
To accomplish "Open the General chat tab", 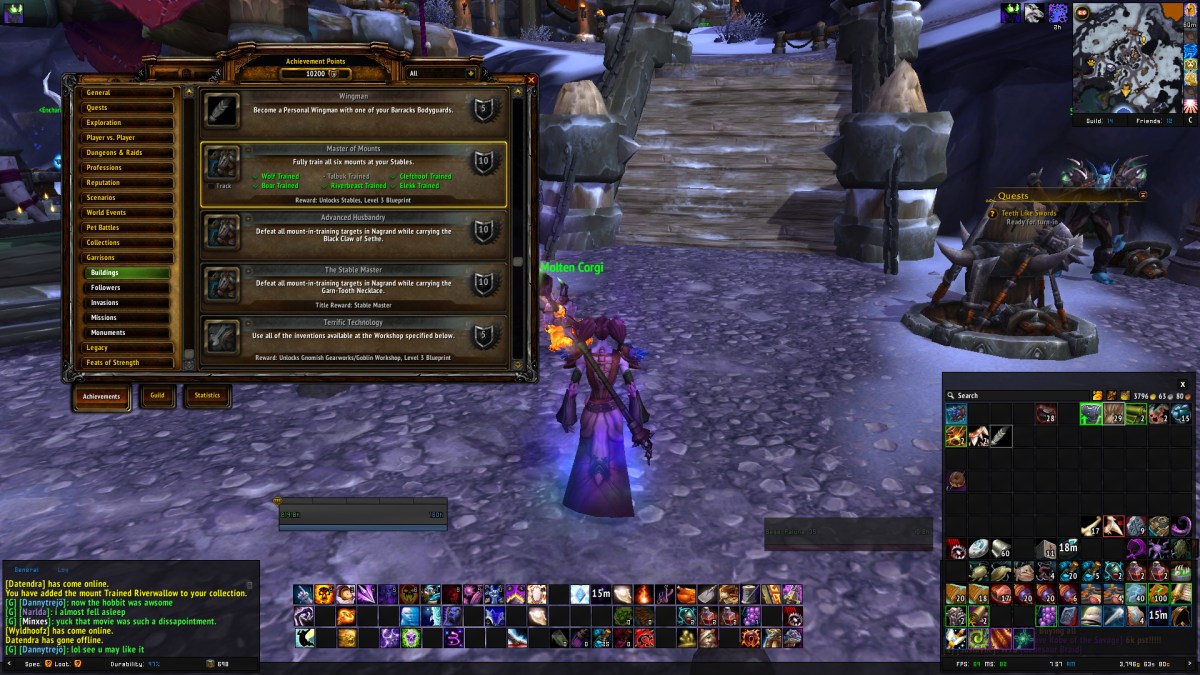I will [26, 569].
